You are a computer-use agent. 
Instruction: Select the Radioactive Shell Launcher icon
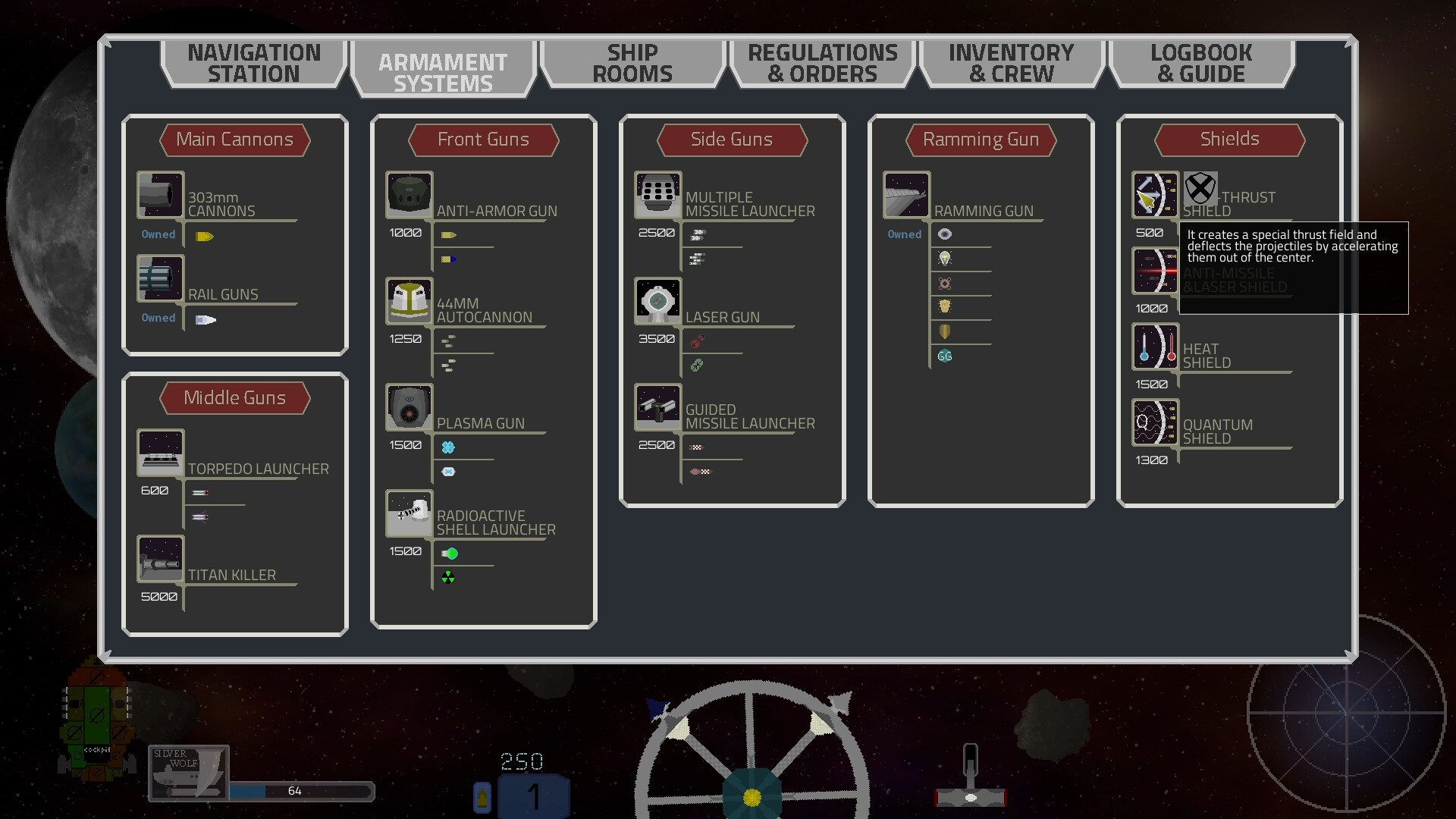pos(409,513)
